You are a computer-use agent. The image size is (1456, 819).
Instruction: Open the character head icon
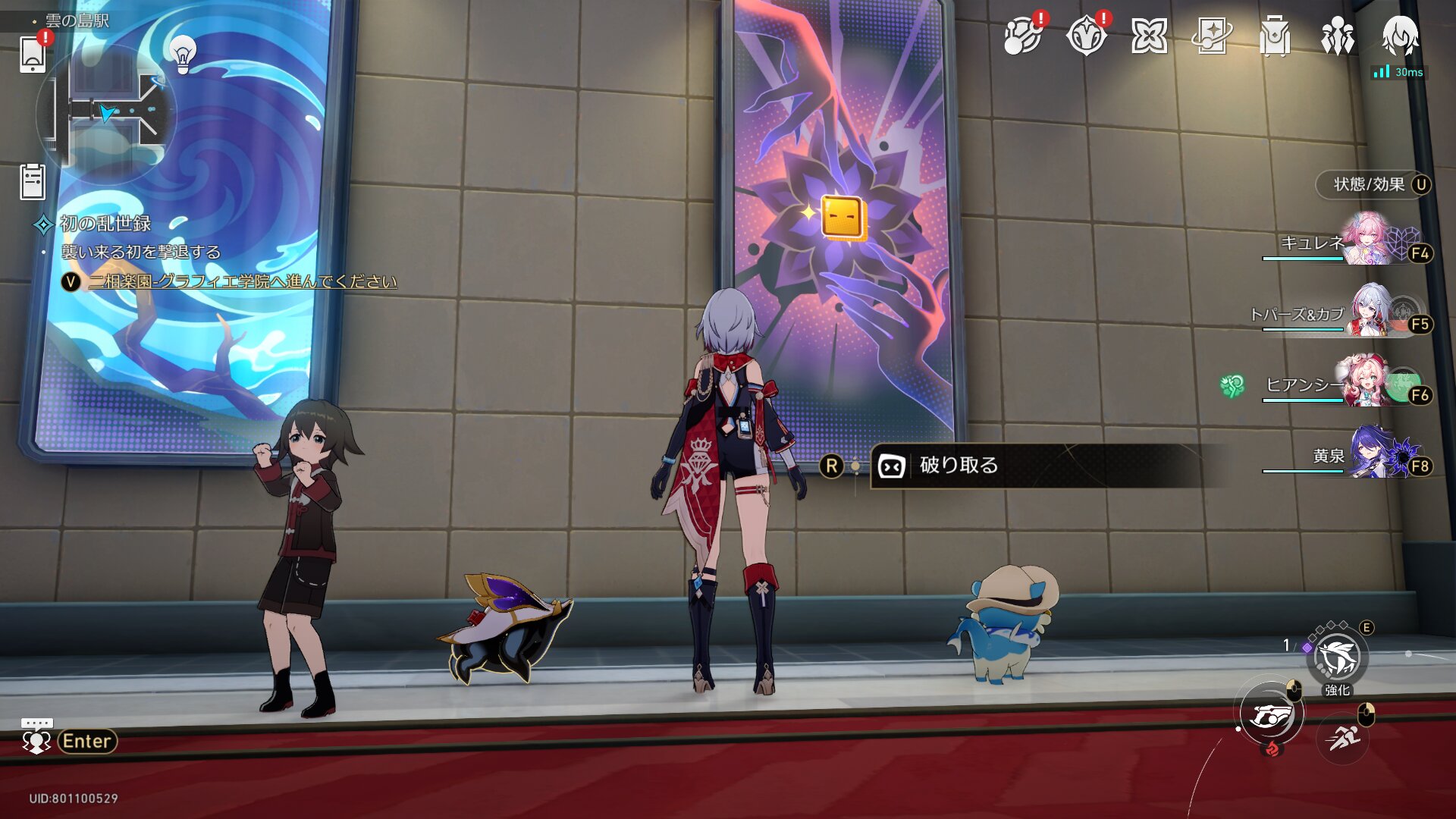1400,36
